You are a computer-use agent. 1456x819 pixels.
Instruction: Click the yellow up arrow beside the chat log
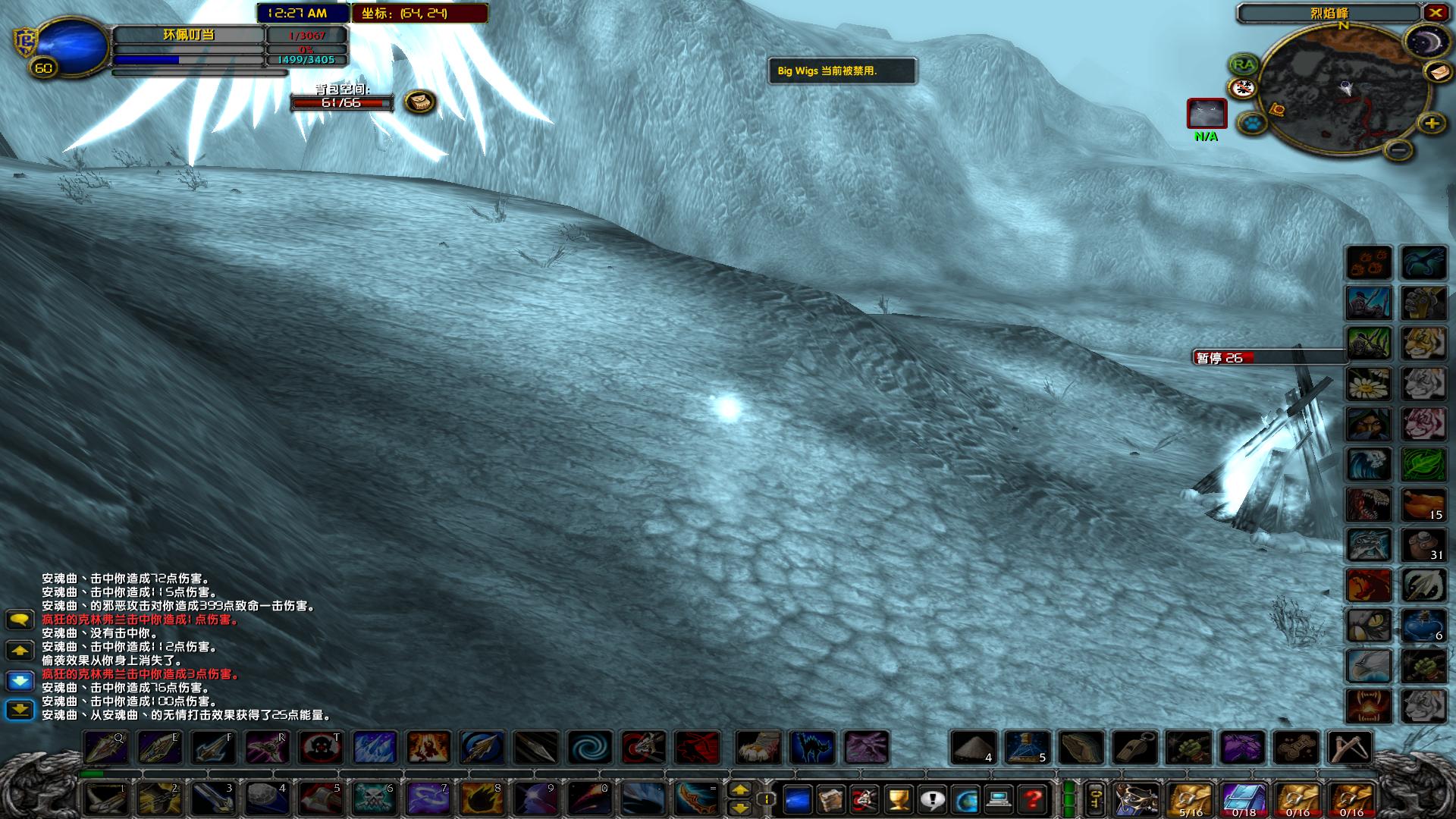click(20, 648)
